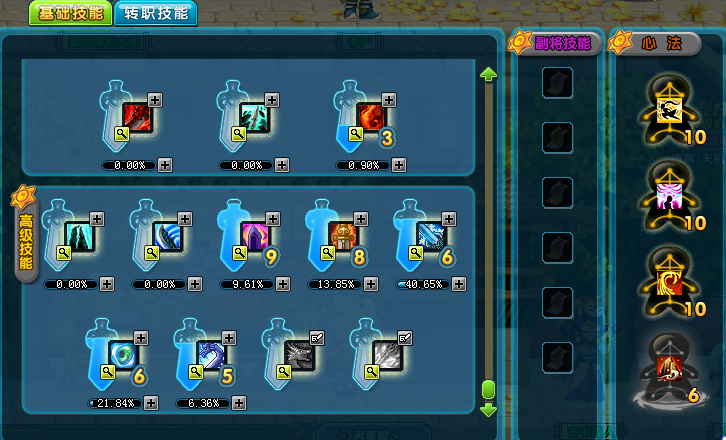The height and width of the screenshot is (440, 726).
Task: Open the 转职技能 tab
Action: pos(155,13)
